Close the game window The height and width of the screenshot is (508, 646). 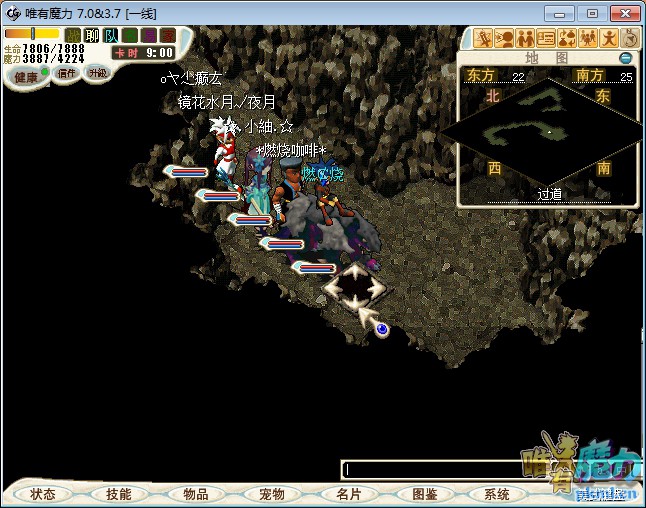pyautogui.click(x=623, y=12)
